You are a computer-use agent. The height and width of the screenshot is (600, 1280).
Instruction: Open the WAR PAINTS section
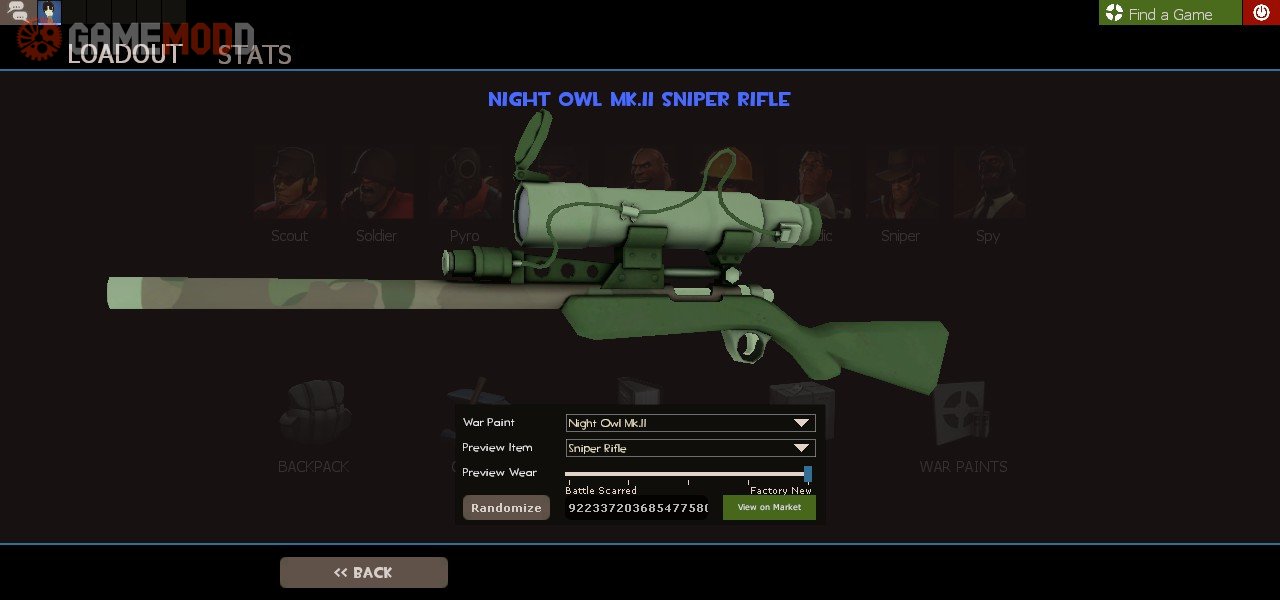point(963,425)
